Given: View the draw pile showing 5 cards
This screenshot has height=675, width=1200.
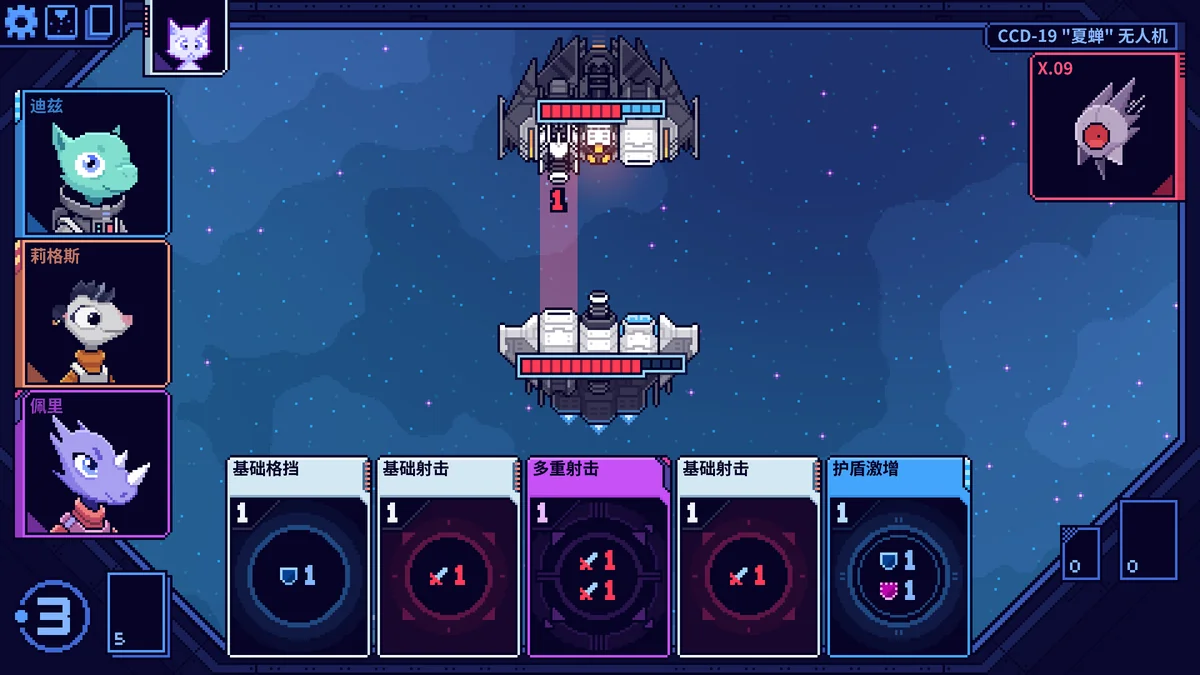Looking at the screenshot, I should 136,612.
